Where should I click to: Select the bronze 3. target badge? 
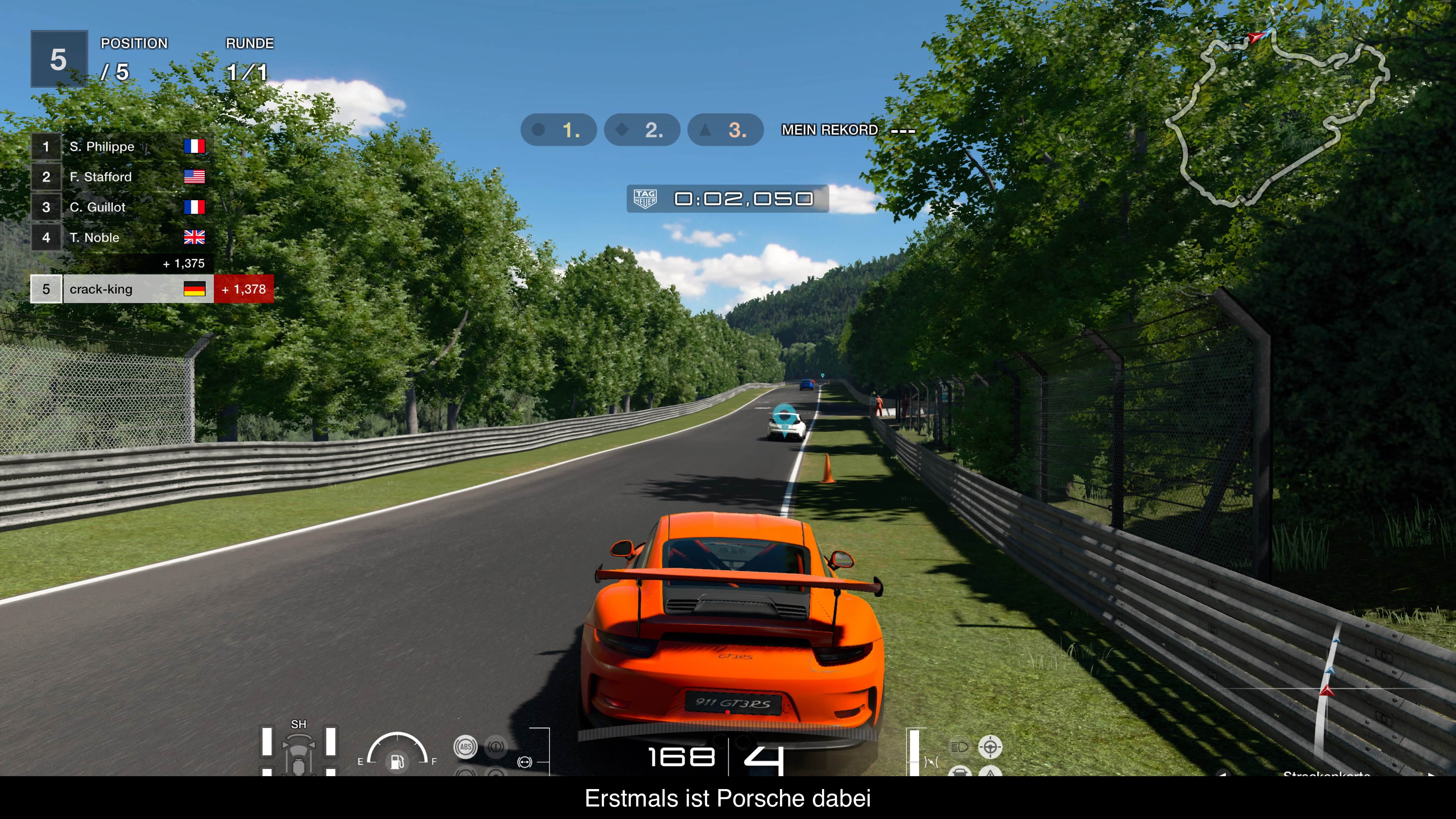point(725,130)
